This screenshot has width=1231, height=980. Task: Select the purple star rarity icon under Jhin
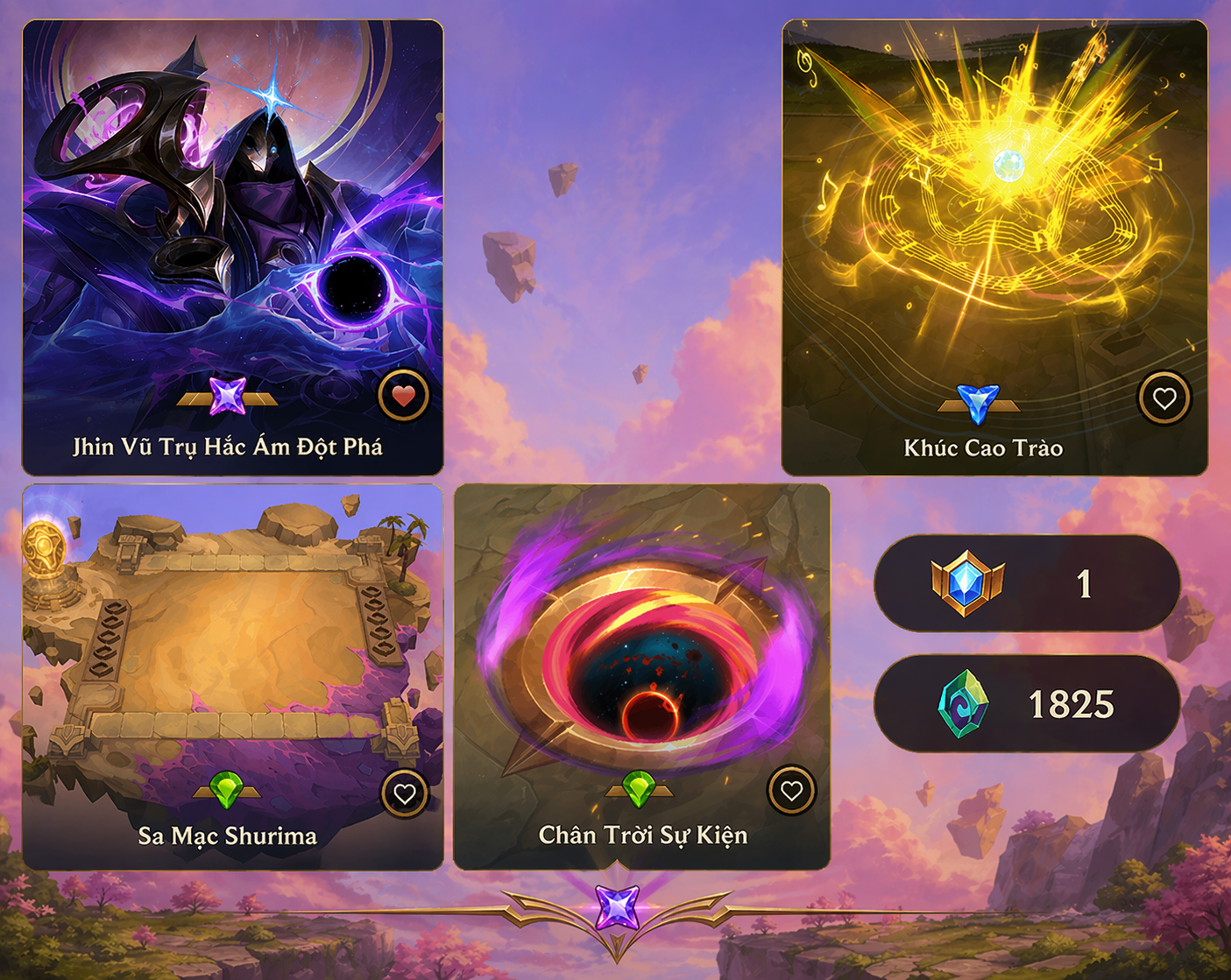[230, 399]
